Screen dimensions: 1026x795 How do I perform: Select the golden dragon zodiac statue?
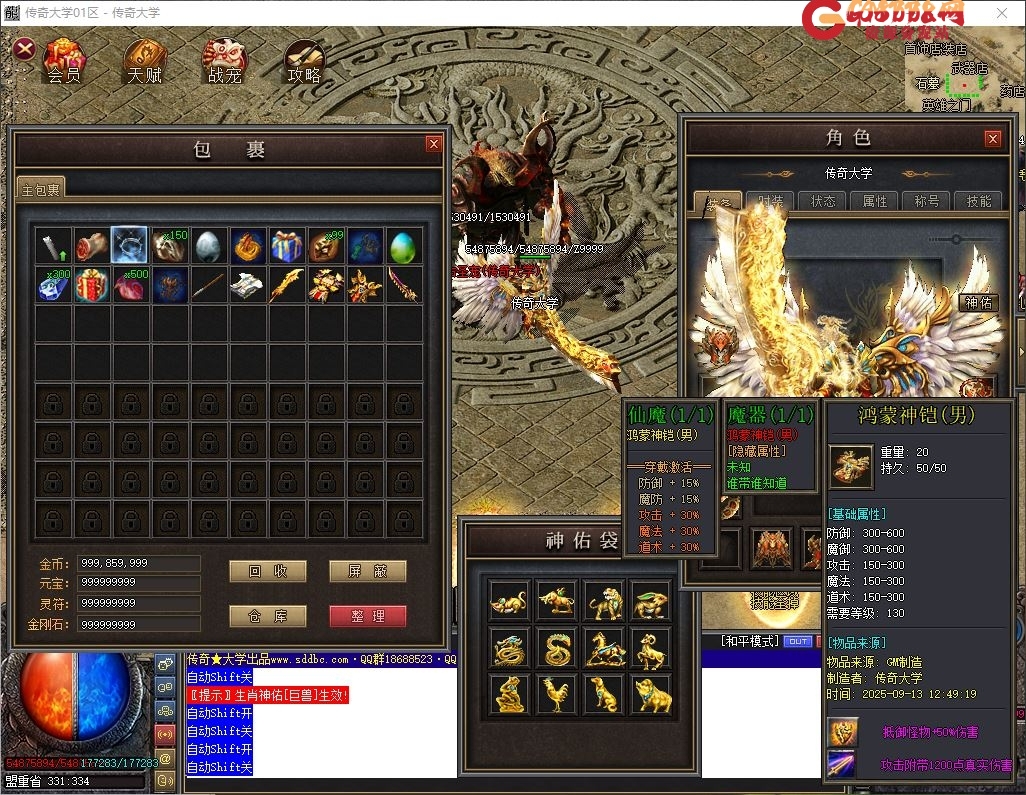tap(507, 649)
